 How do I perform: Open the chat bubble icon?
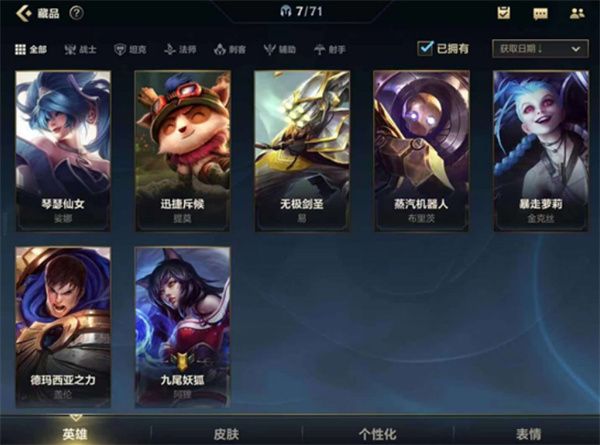click(540, 14)
